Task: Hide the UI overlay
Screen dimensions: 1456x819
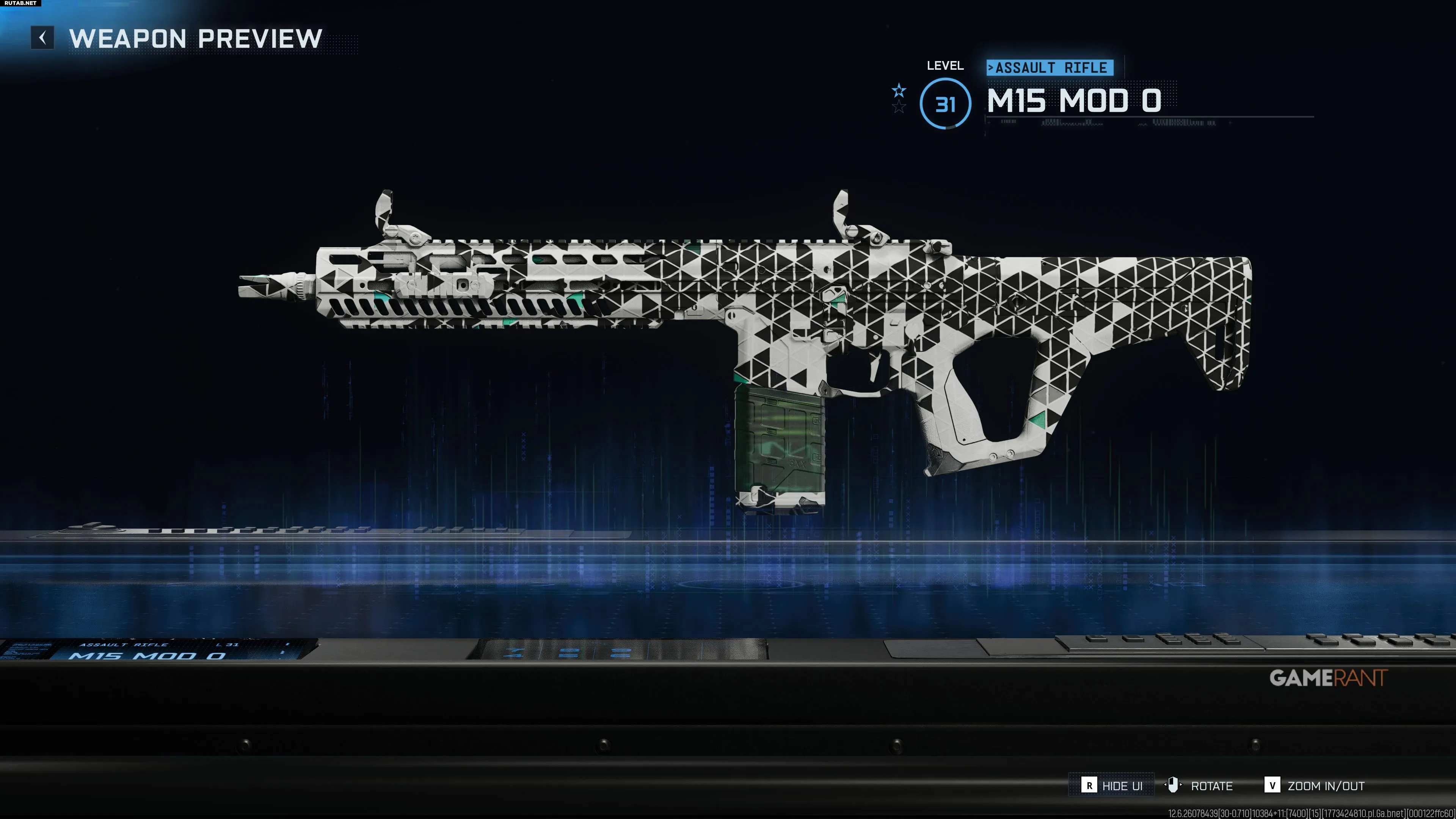Action: (1111, 785)
